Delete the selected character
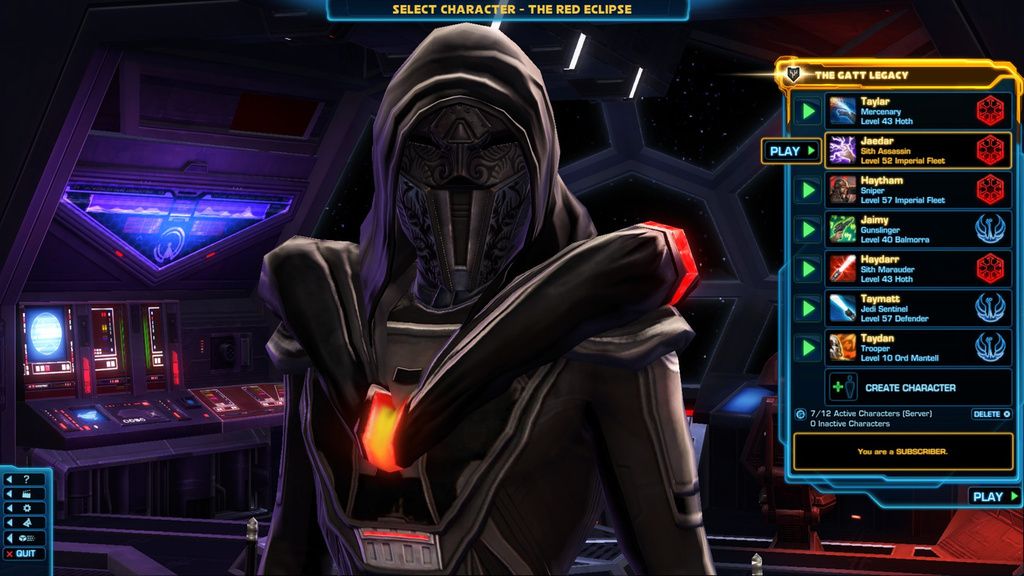Viewport: 1024px width, 576px height. click(991, 414)
